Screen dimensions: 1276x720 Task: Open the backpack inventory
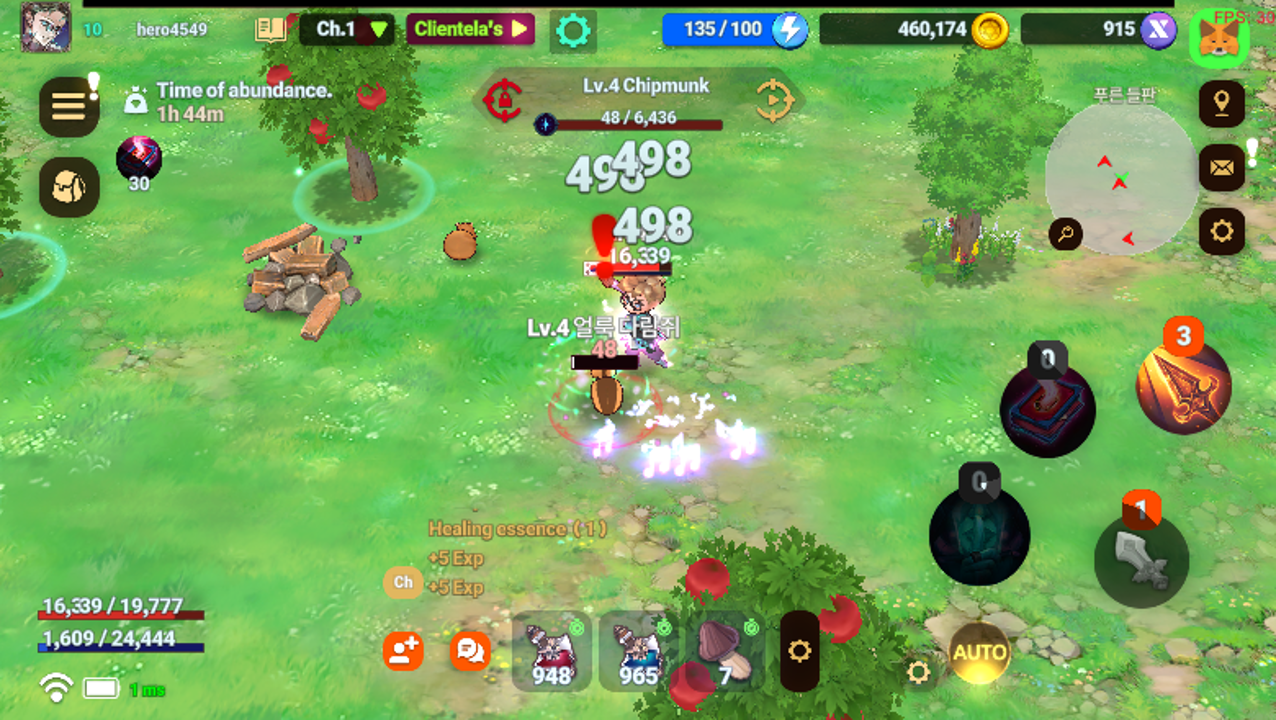point(69,187)
